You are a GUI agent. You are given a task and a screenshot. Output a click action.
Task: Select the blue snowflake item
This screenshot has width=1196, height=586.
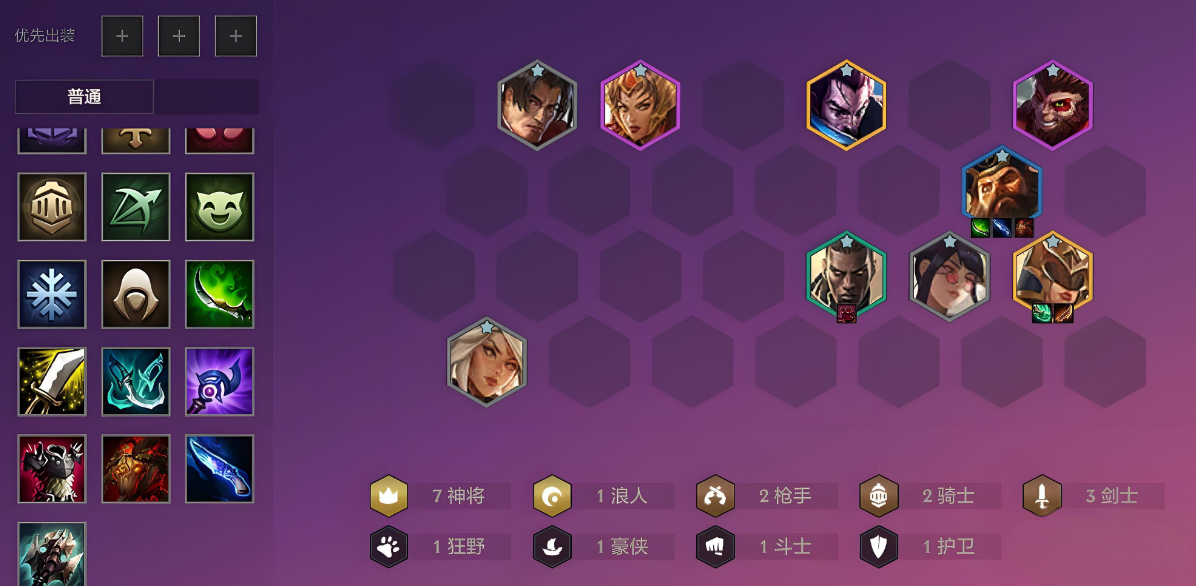tap(52, 294)
